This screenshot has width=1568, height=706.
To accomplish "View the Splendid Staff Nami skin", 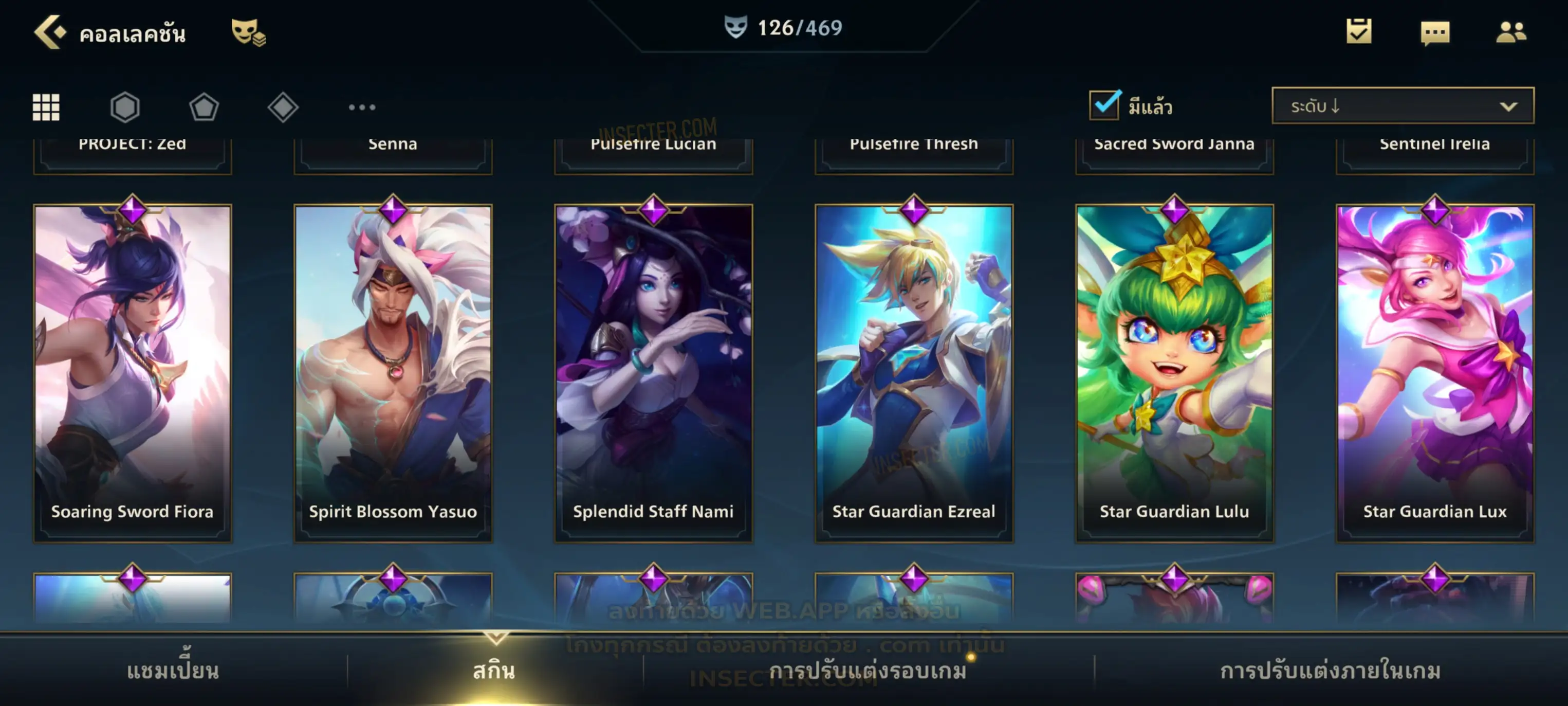I will (653, 372).
